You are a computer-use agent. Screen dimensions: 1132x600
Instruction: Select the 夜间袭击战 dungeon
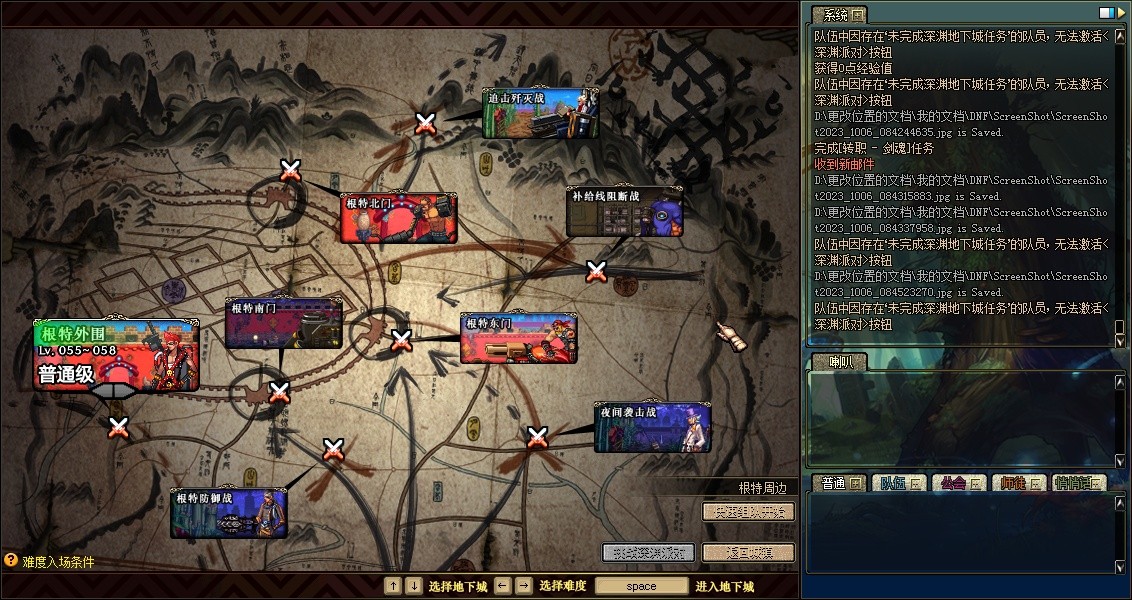pyautogui.click(x=652, y=428)
